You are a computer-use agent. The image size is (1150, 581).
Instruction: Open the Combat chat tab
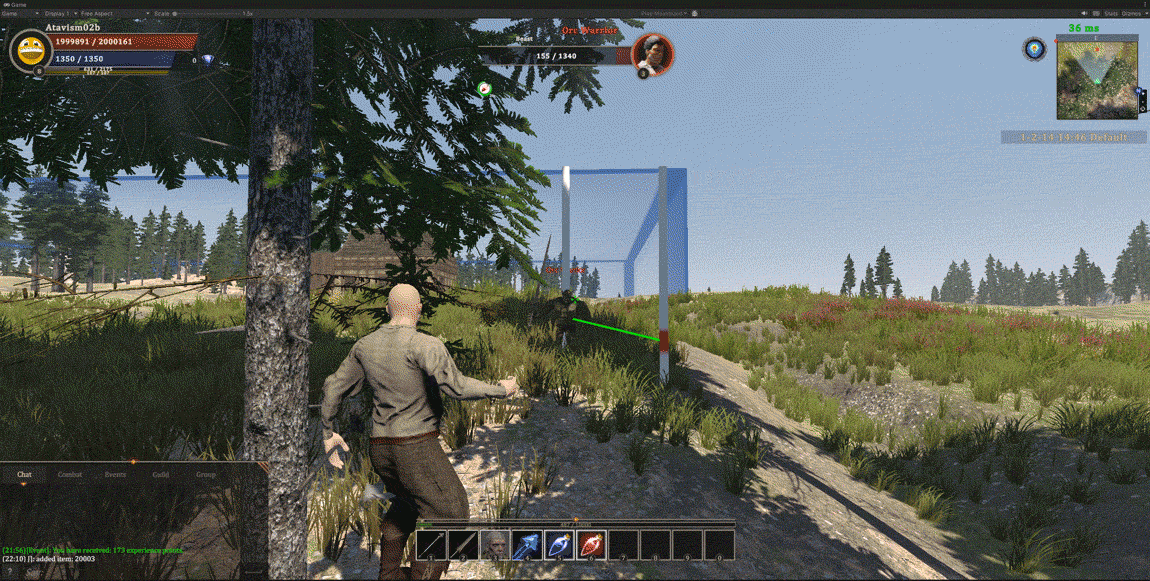pos(70,474)
